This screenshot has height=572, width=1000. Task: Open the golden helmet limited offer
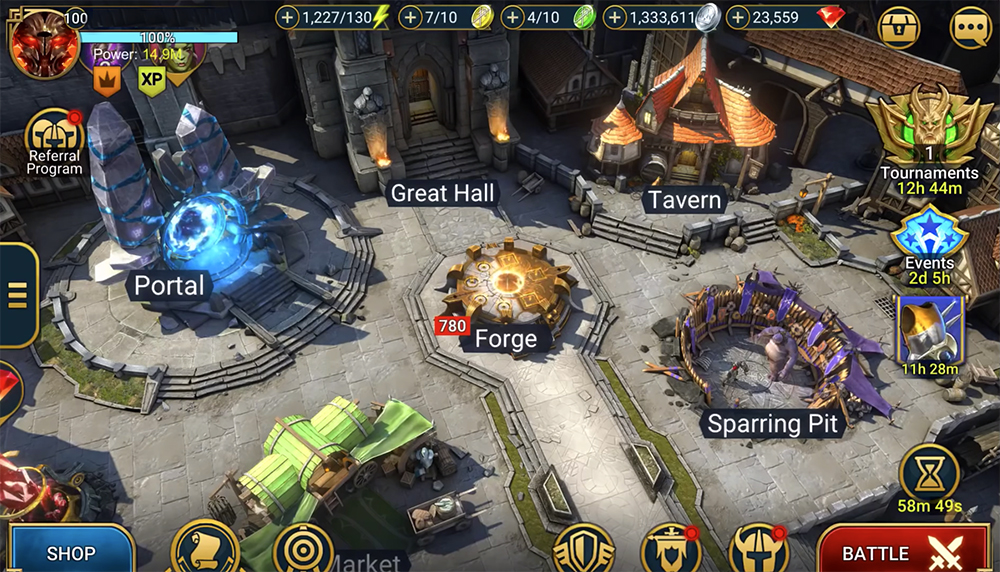click(929, 332)
